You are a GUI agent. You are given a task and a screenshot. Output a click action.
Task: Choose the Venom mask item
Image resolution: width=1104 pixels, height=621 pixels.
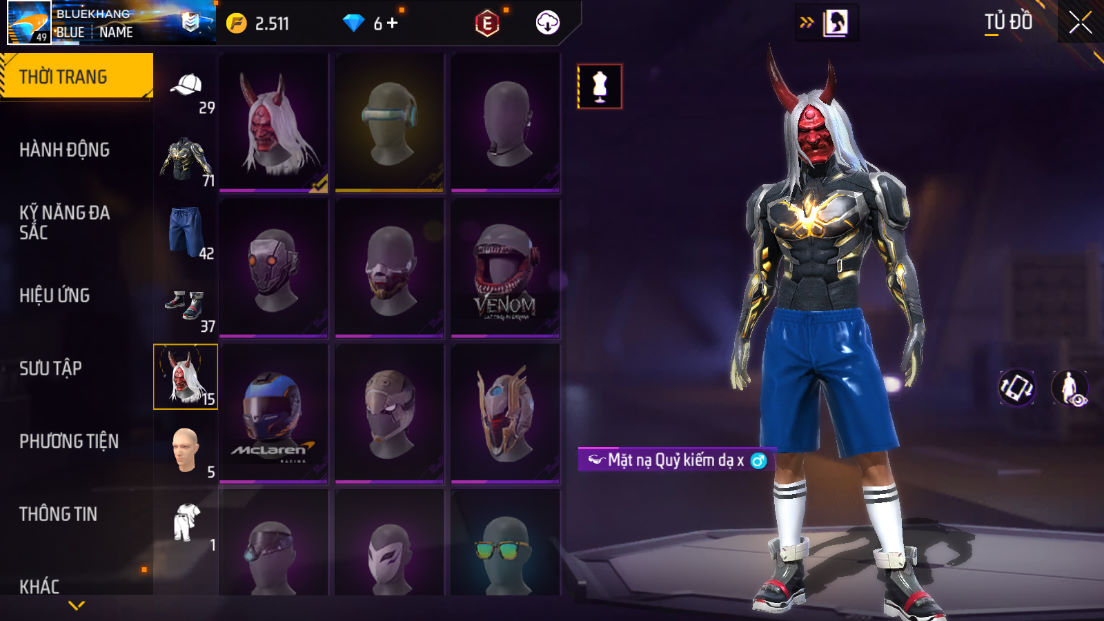tap(505, 268)
